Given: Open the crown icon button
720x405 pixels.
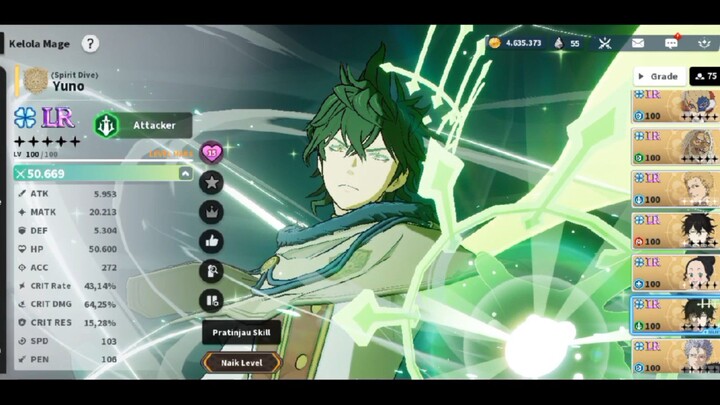Looking at the screenshot, I should coord(211,211).
